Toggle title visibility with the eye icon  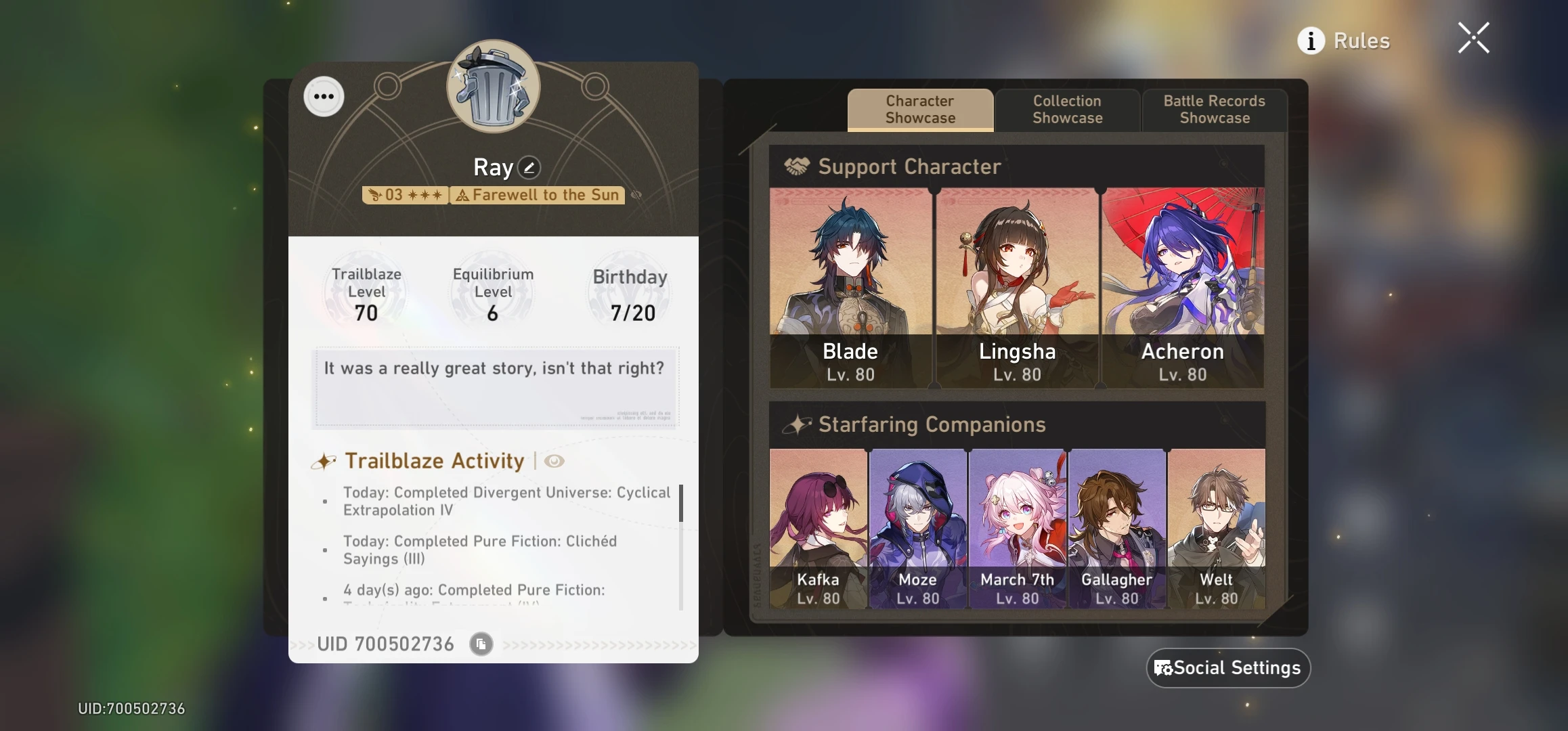coord(636,195)
